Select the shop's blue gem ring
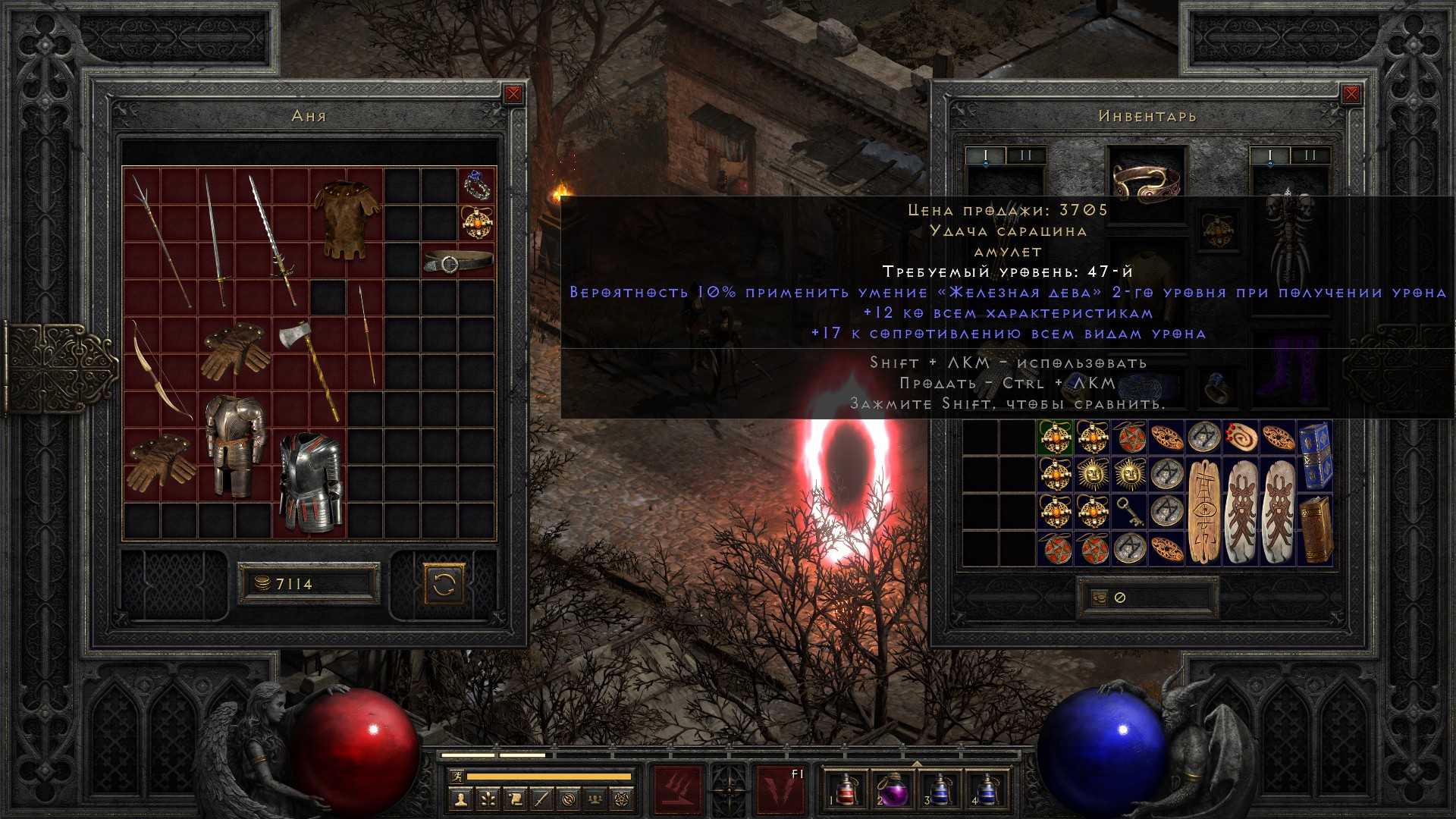The width and height of the screenshot is (1456, 819). [477, 185]
